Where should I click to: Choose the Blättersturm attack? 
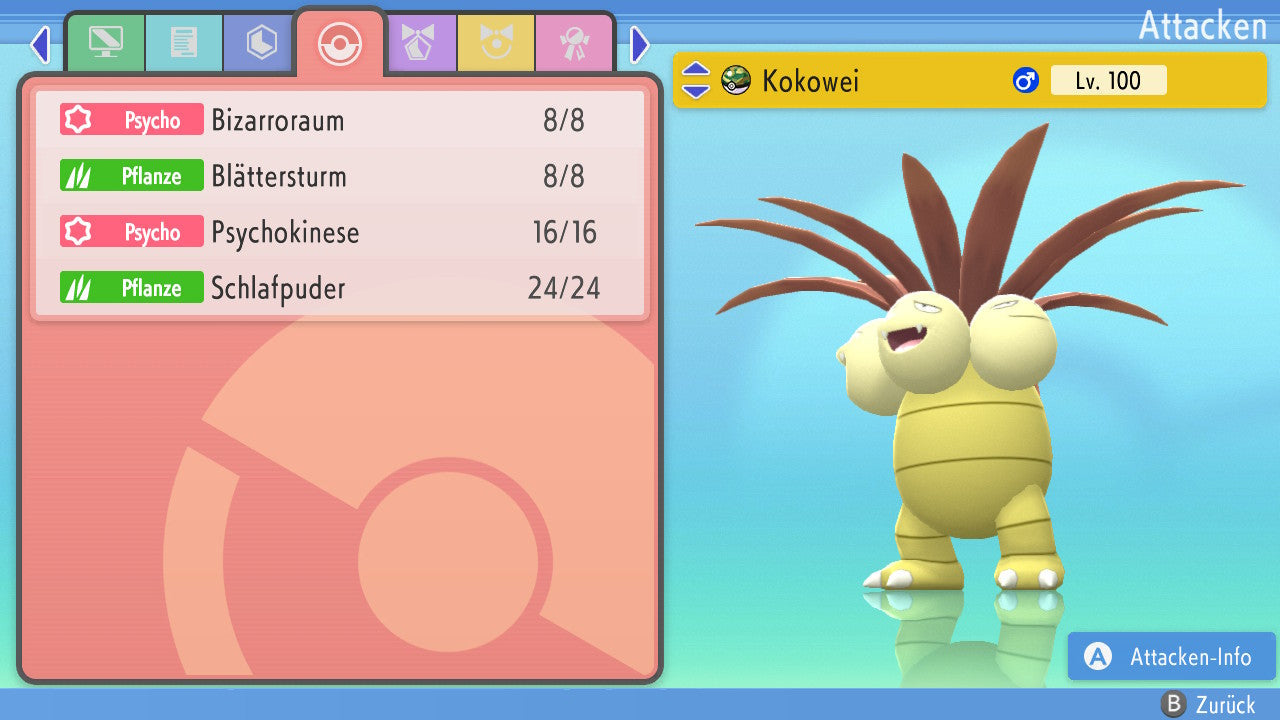click(x=340, y=177)
